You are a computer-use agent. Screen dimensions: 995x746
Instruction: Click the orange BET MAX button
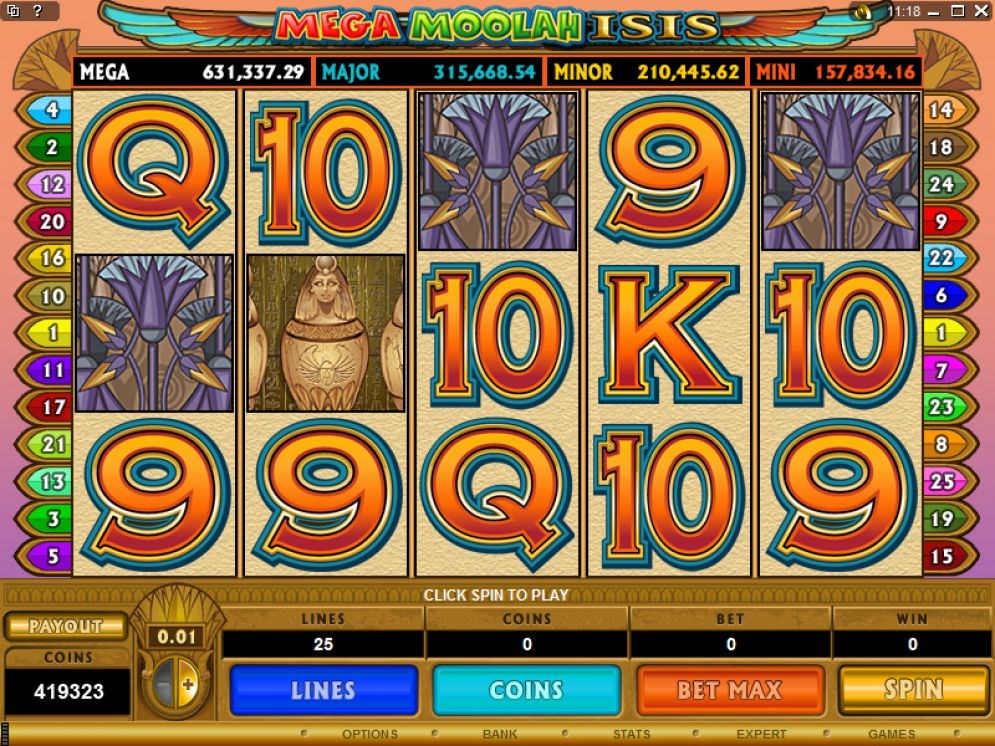[x=730, y=689]
